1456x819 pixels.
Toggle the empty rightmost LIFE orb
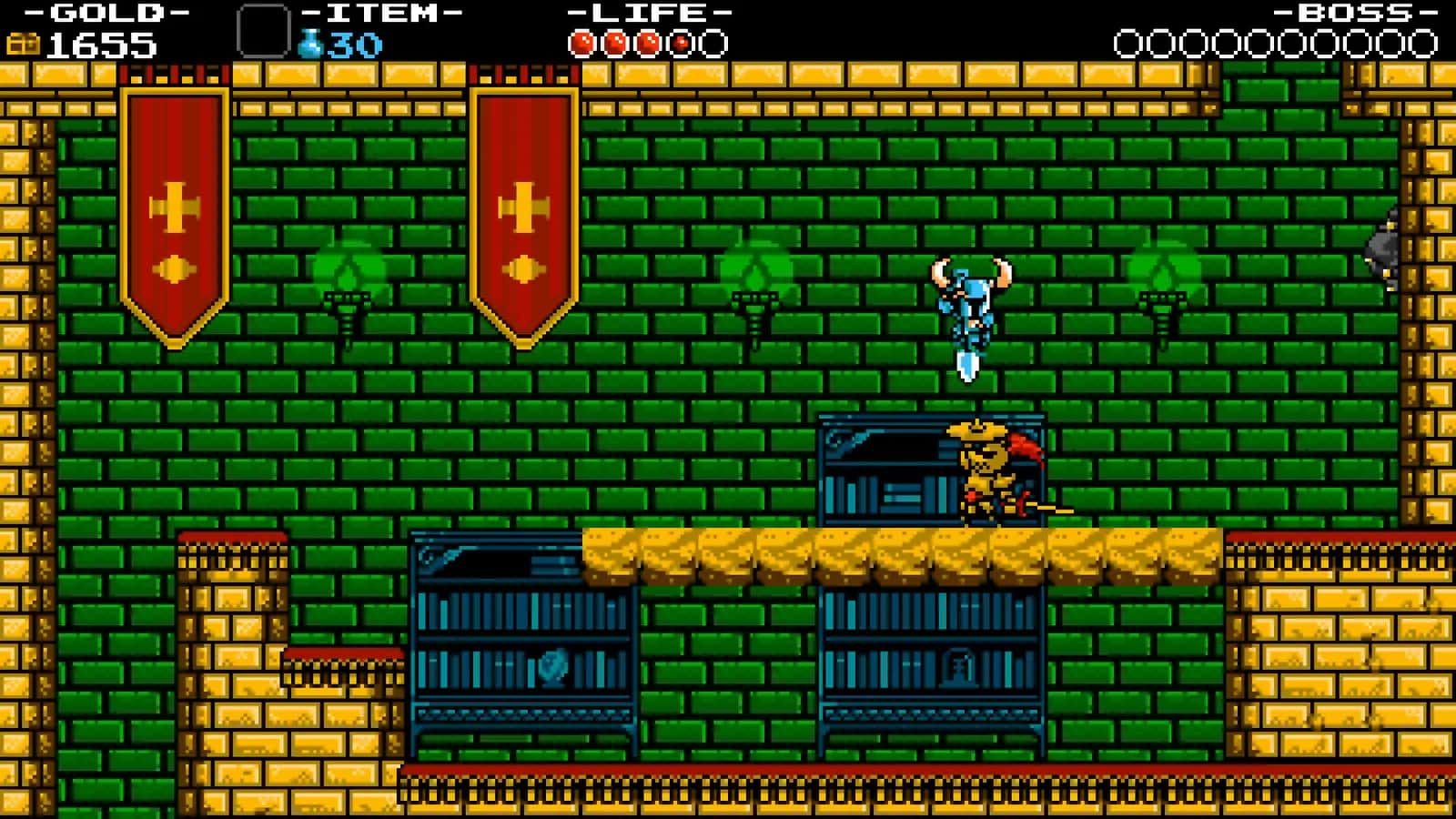[713, 41]
